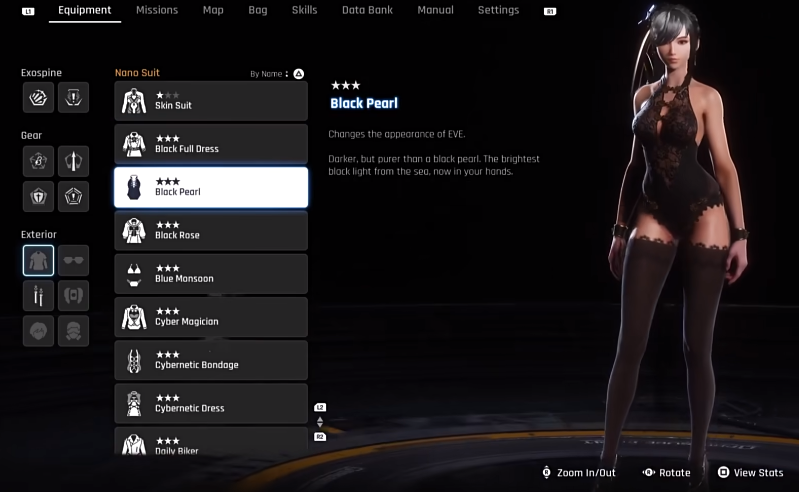Image resolution: width=799 pixels, height=492 pixels.
Task: Pick the Blue Monsoon outfit
Action: [x=211, y=273]
